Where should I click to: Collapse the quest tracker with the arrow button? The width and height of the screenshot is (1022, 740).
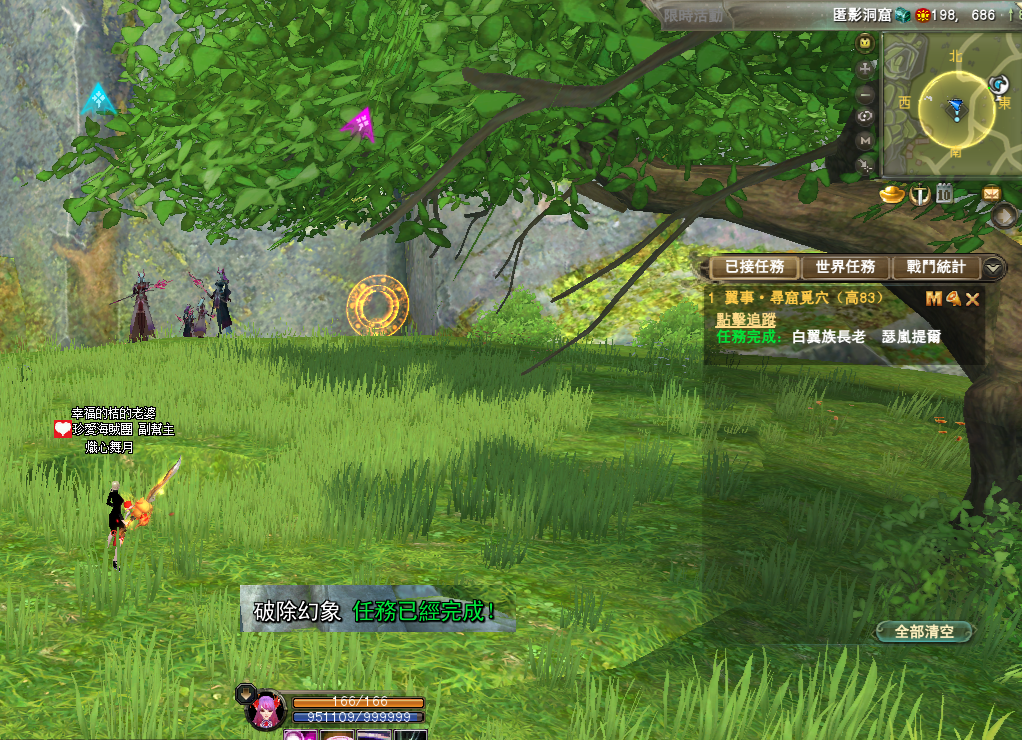point(993,267)
